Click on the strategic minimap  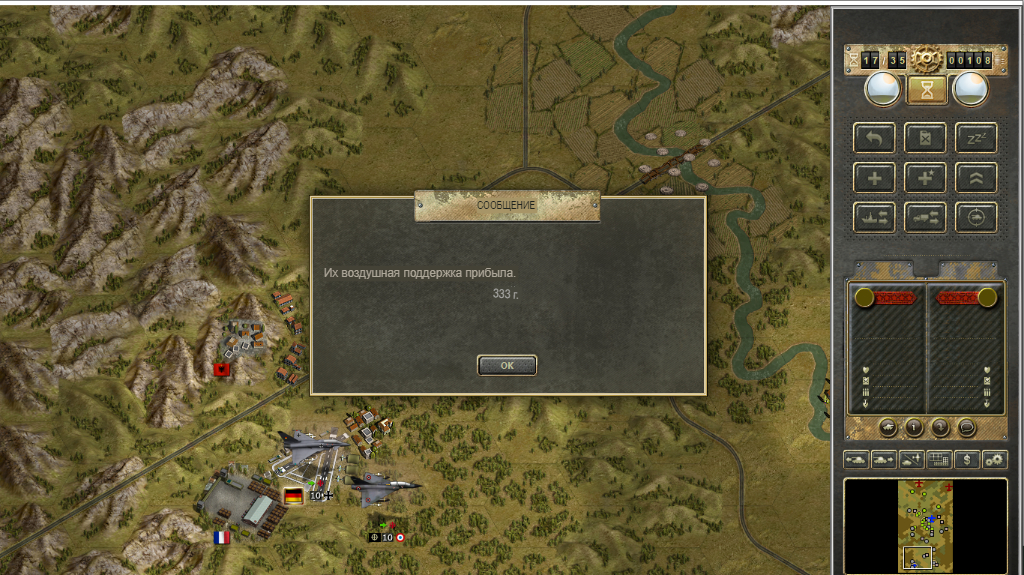[x=925, y=524]
